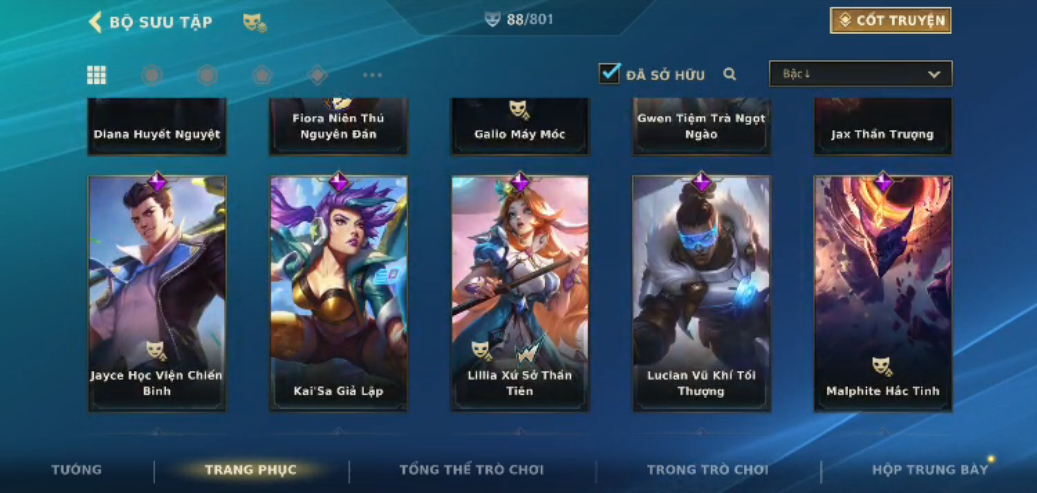Choose the Fiora Niên Thú Nguyên Đán skin
The image size is (1037, 493).
coord(339,127)
